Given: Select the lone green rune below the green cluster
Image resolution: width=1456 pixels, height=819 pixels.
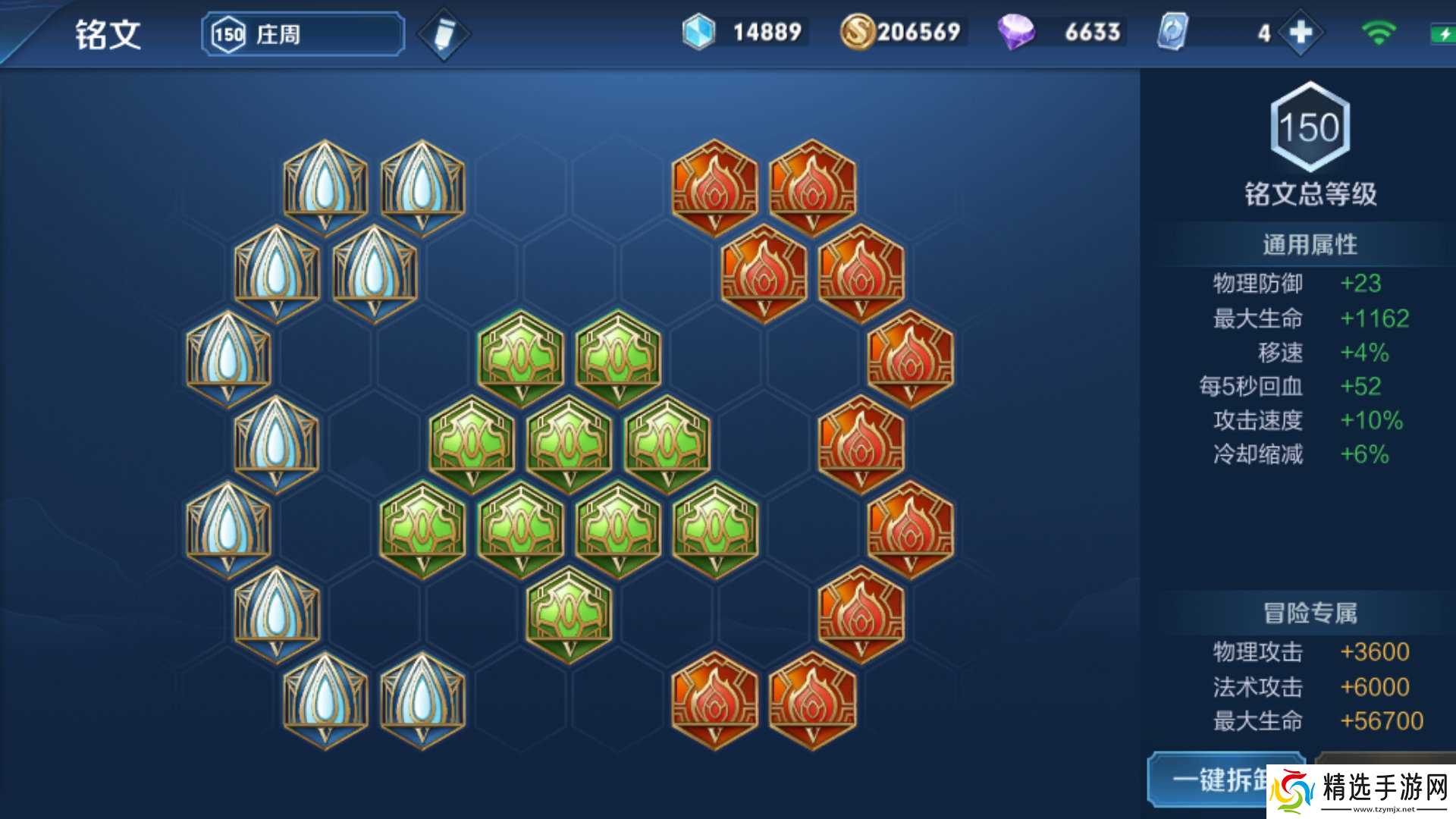Looking at the screenshot, I should [569, 614].
